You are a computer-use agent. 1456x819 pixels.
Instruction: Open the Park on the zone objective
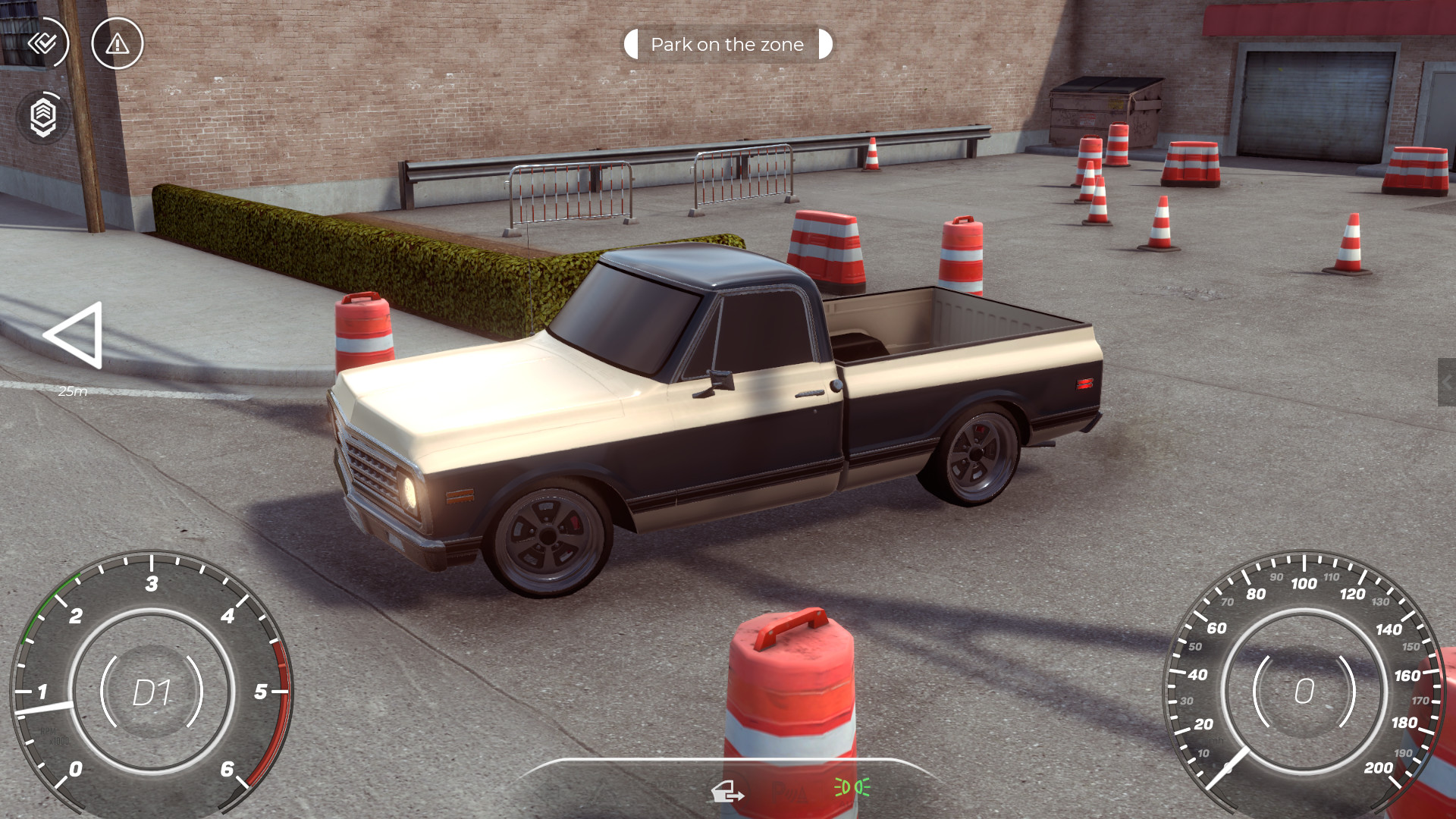click(726, 44)
